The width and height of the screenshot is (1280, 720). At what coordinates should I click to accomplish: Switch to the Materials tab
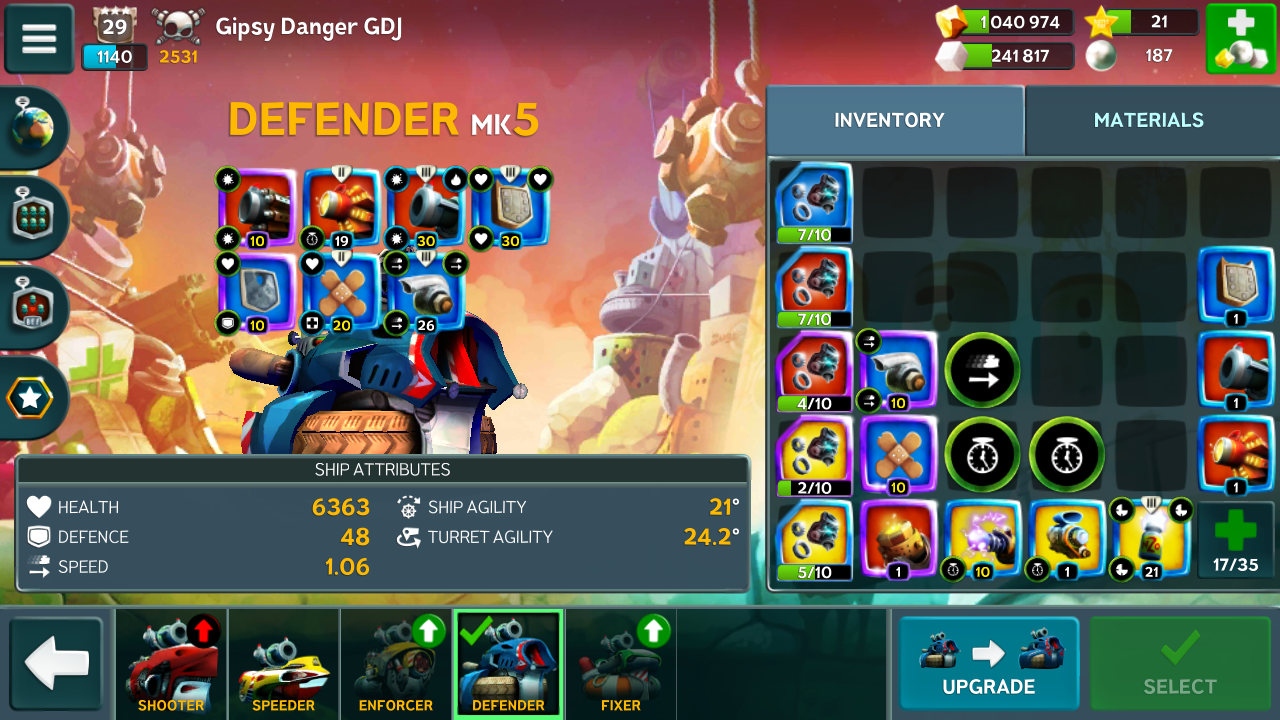click(1148, 120)
